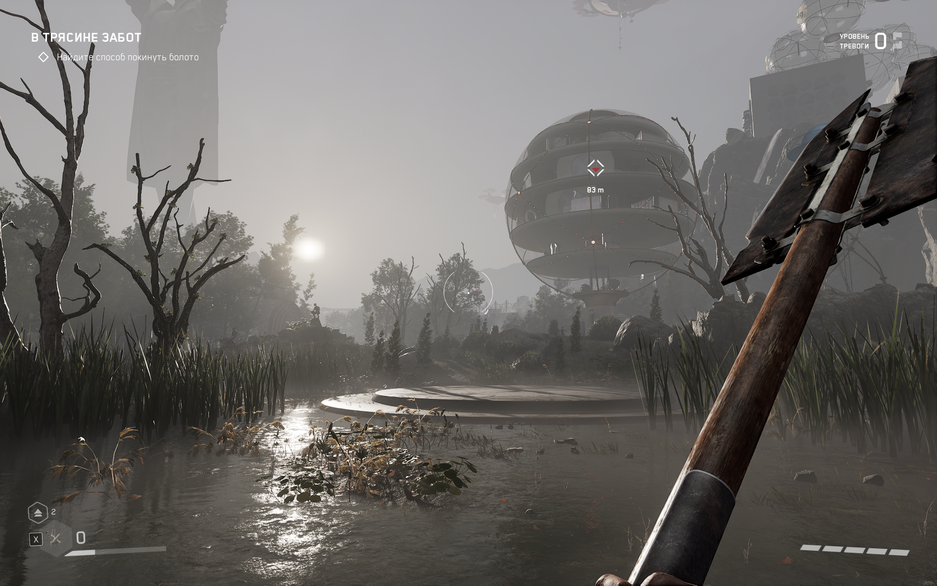Select the diamond objective waypoint marker
937x586 pixels.
coord(595,168)
